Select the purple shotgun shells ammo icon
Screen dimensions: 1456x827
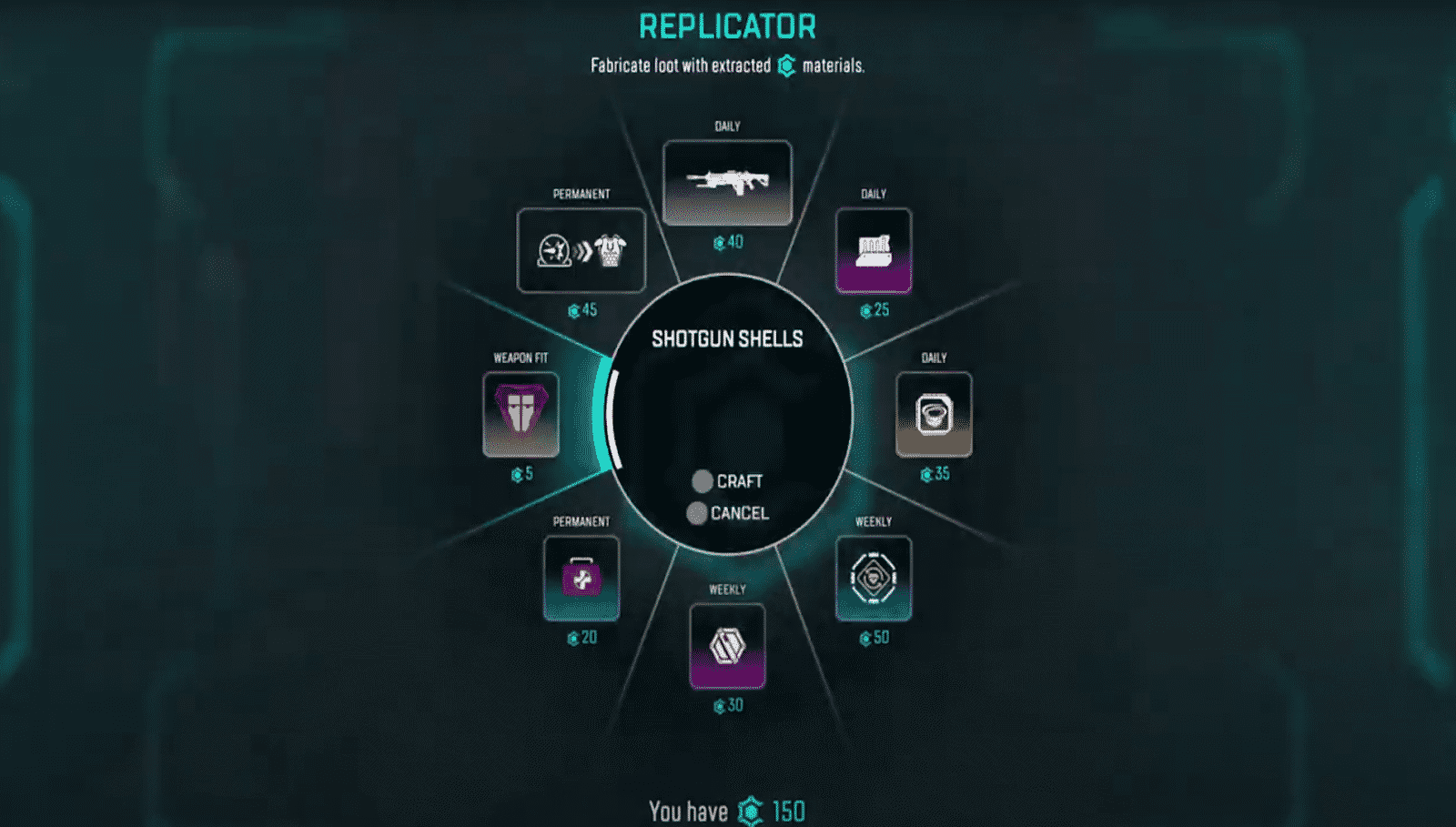[872, 252]
